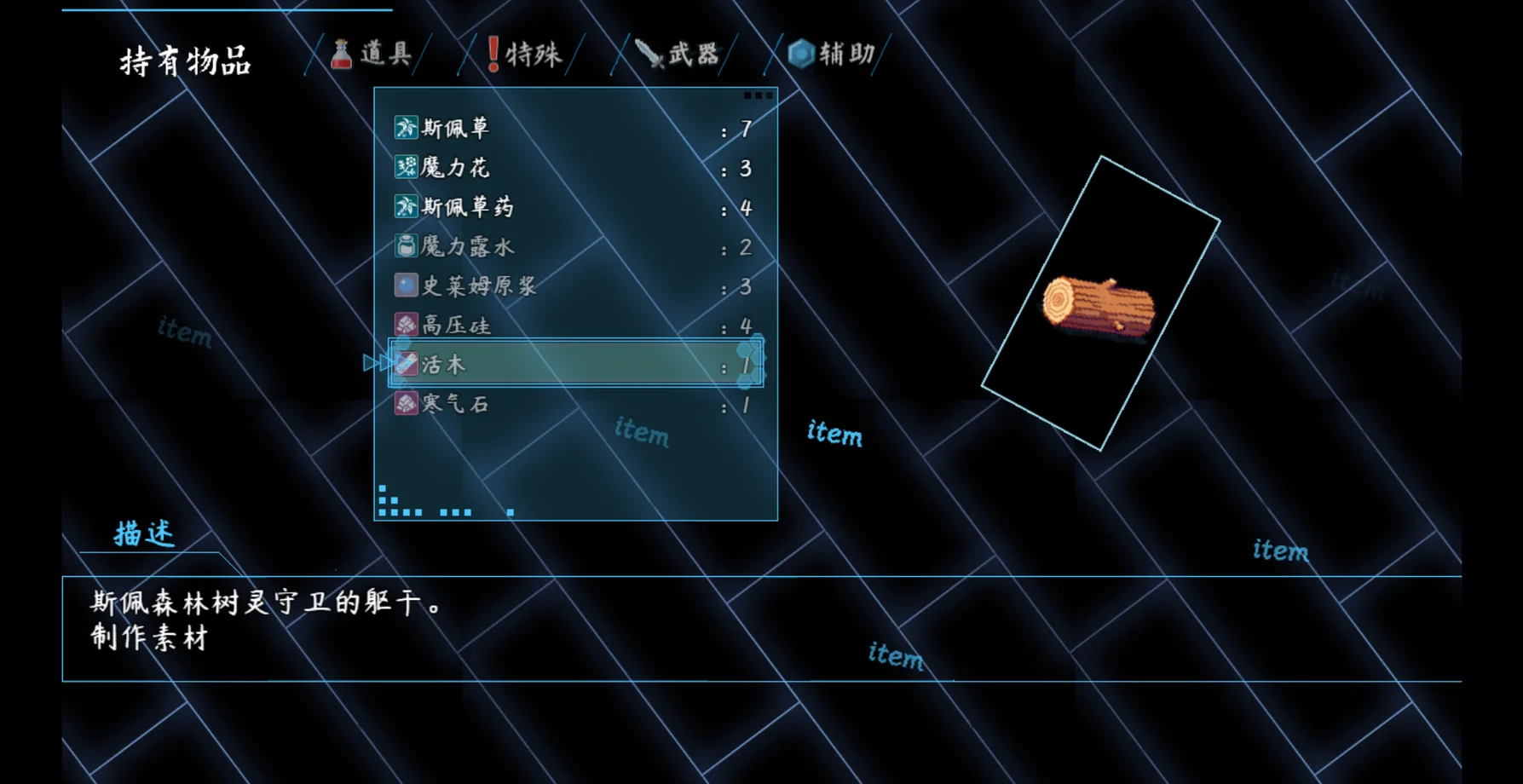This screenshot has width=1523, height=784.
Task: Open the 特殊 special category tab
Action: pos(523,55)
